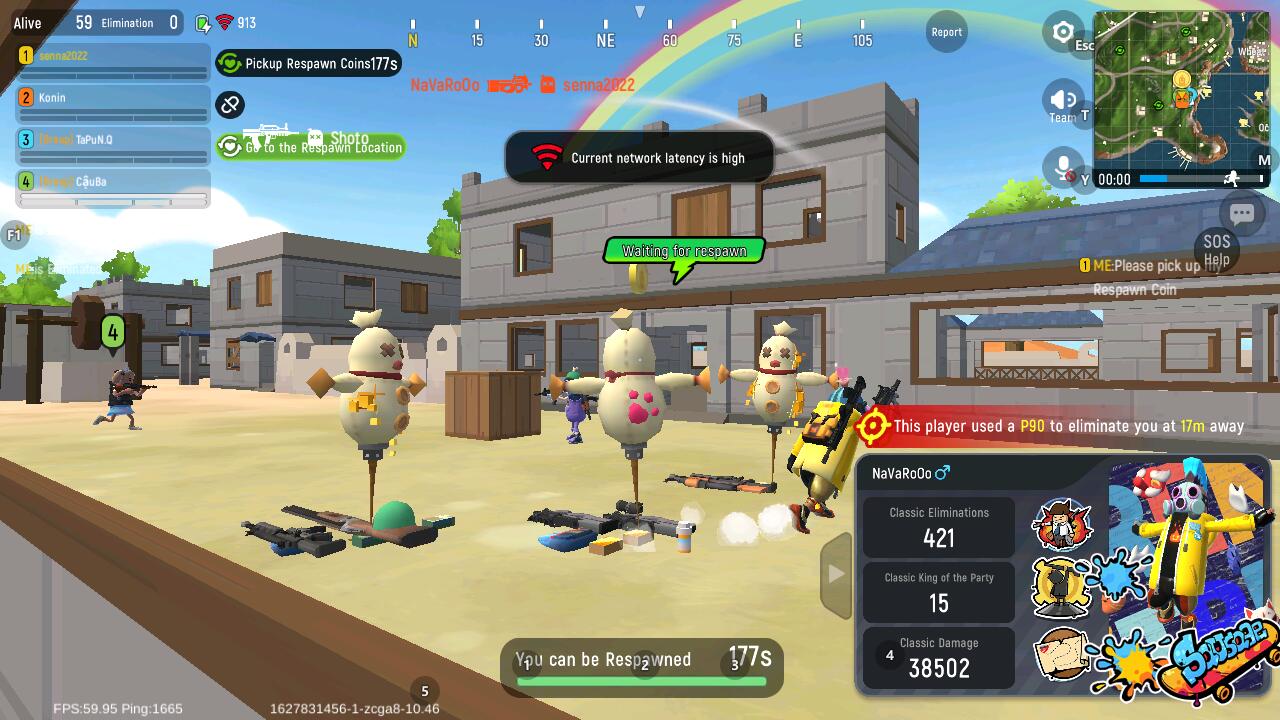This screenshot has width=1280, height=720.
Task: Click the Classic Eliminations stat tile
Action: pyautogui.click(x=939, y=527)
